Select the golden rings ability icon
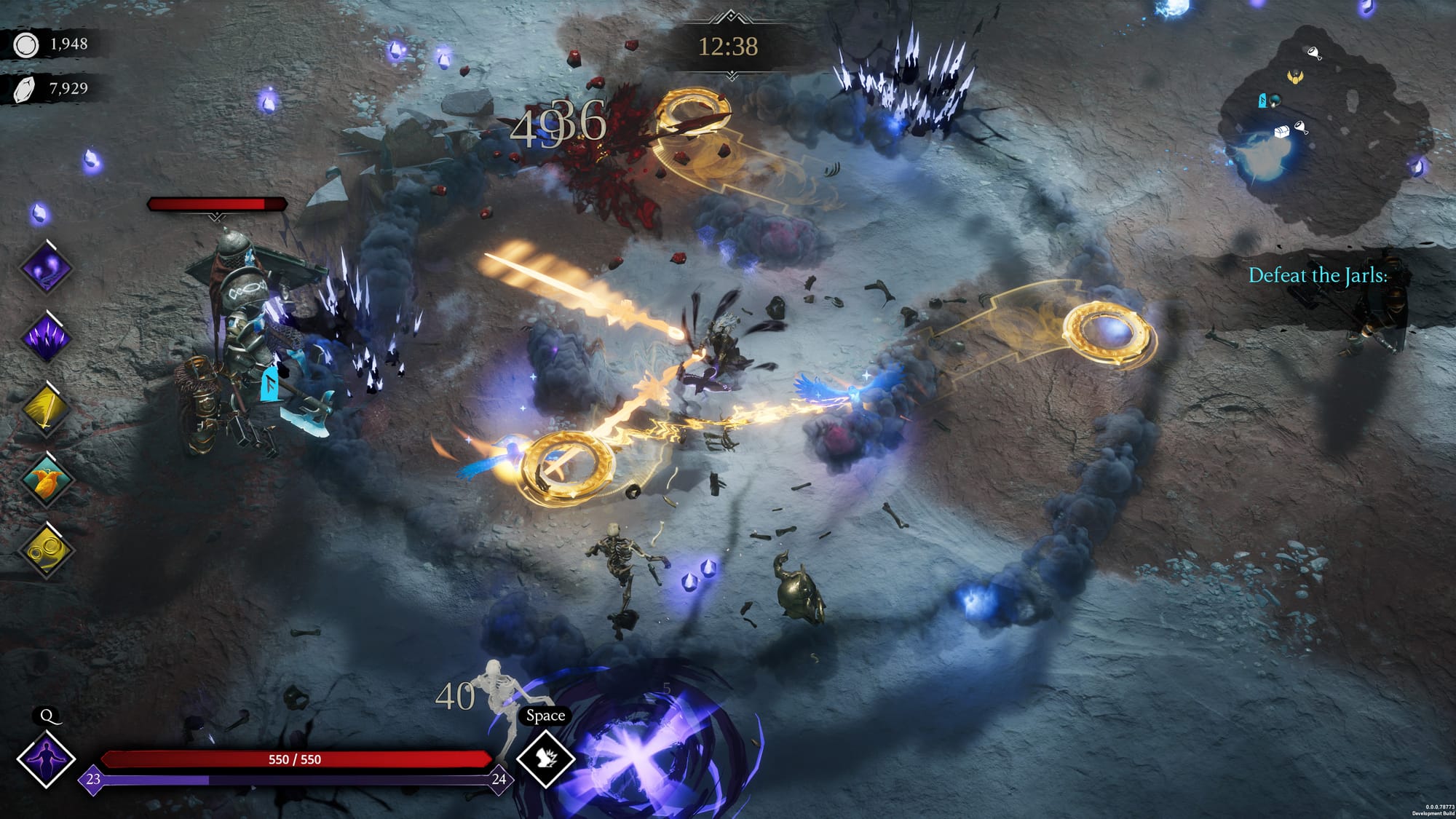The width and height of the screenshot is (1456, 819). (46, 550)
